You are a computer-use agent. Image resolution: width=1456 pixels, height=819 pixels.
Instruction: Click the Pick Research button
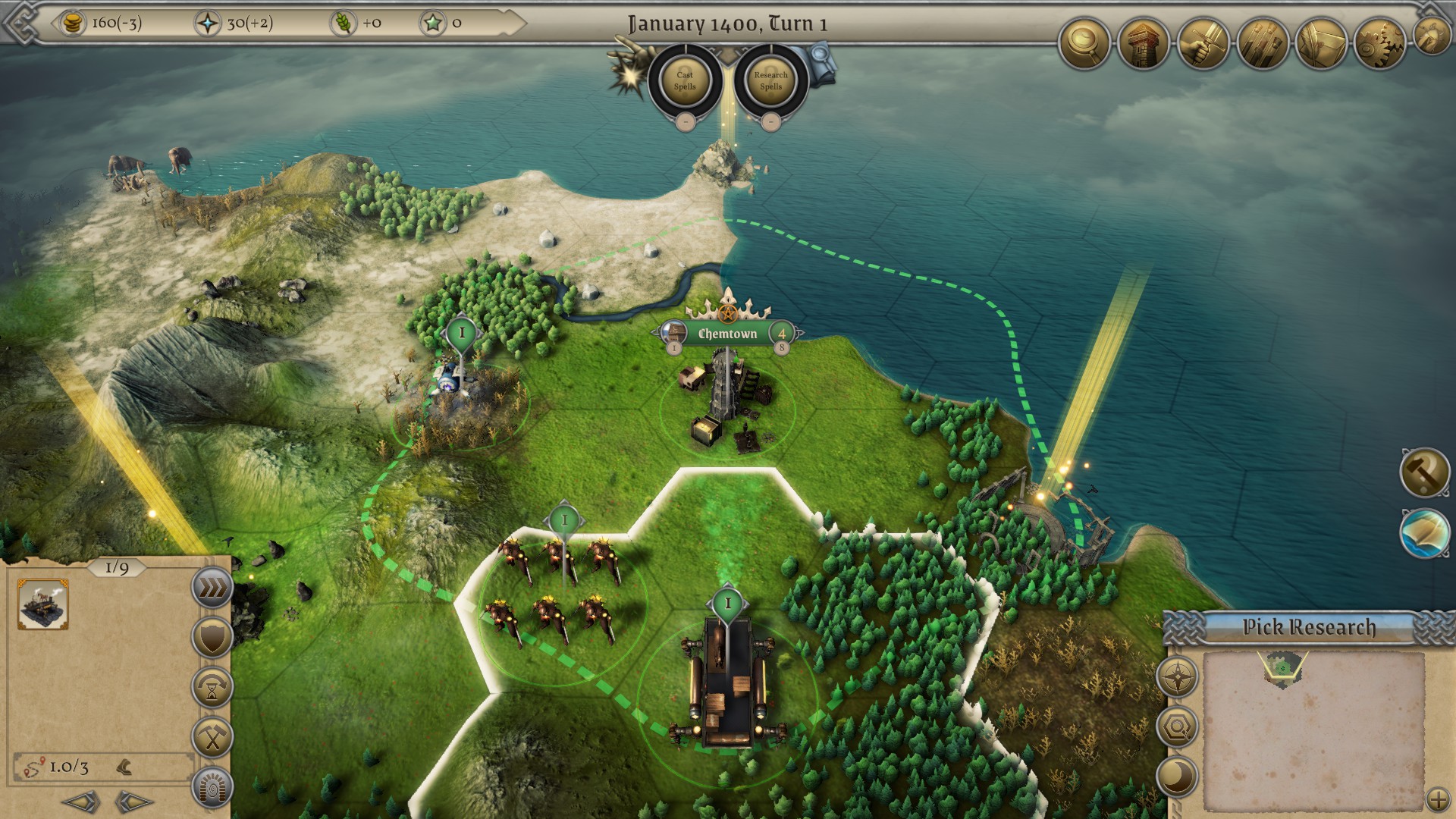(1308, 627)
